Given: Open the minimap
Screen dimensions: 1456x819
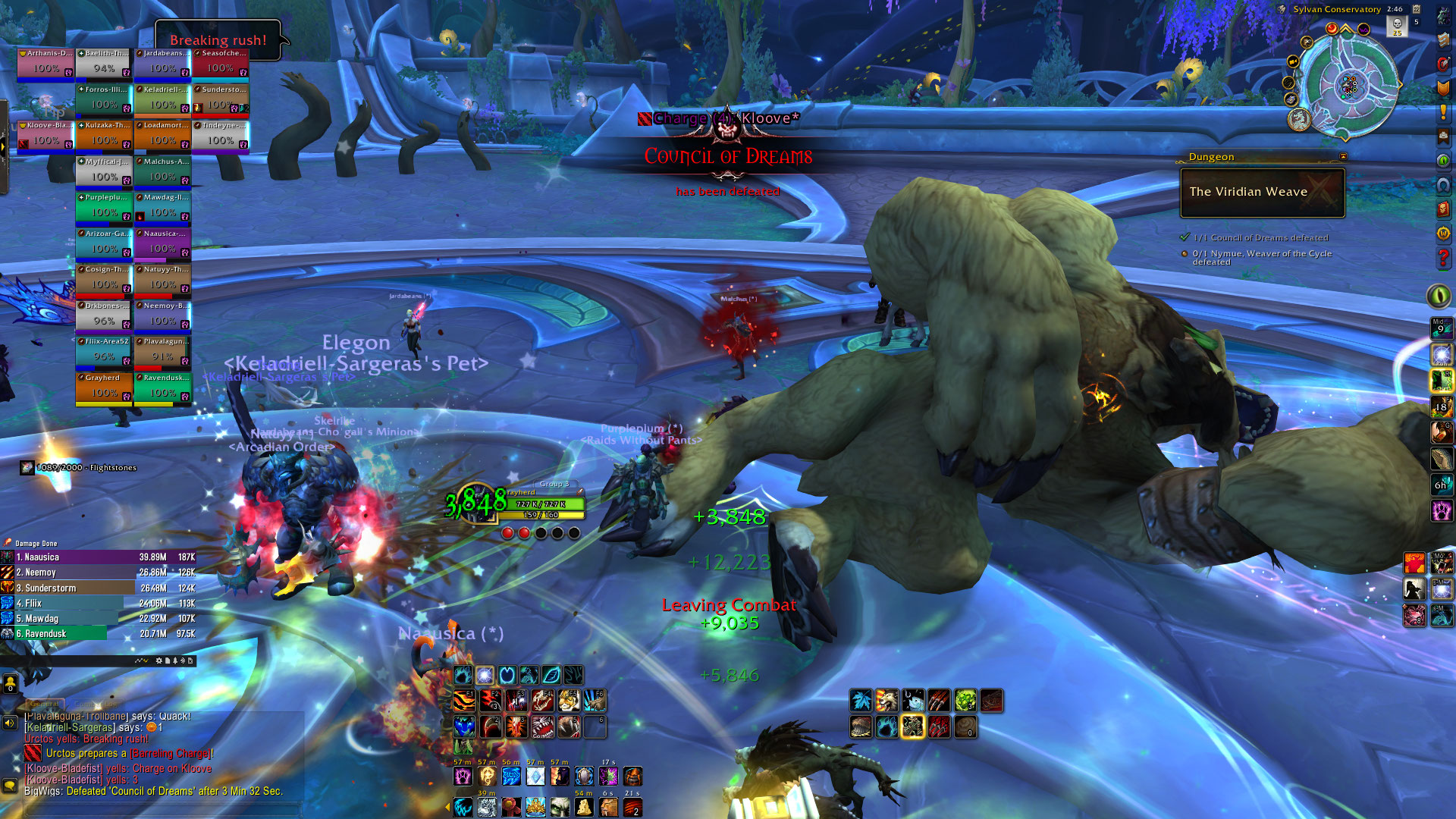Looking at the screenshot, I should 1350,85.
